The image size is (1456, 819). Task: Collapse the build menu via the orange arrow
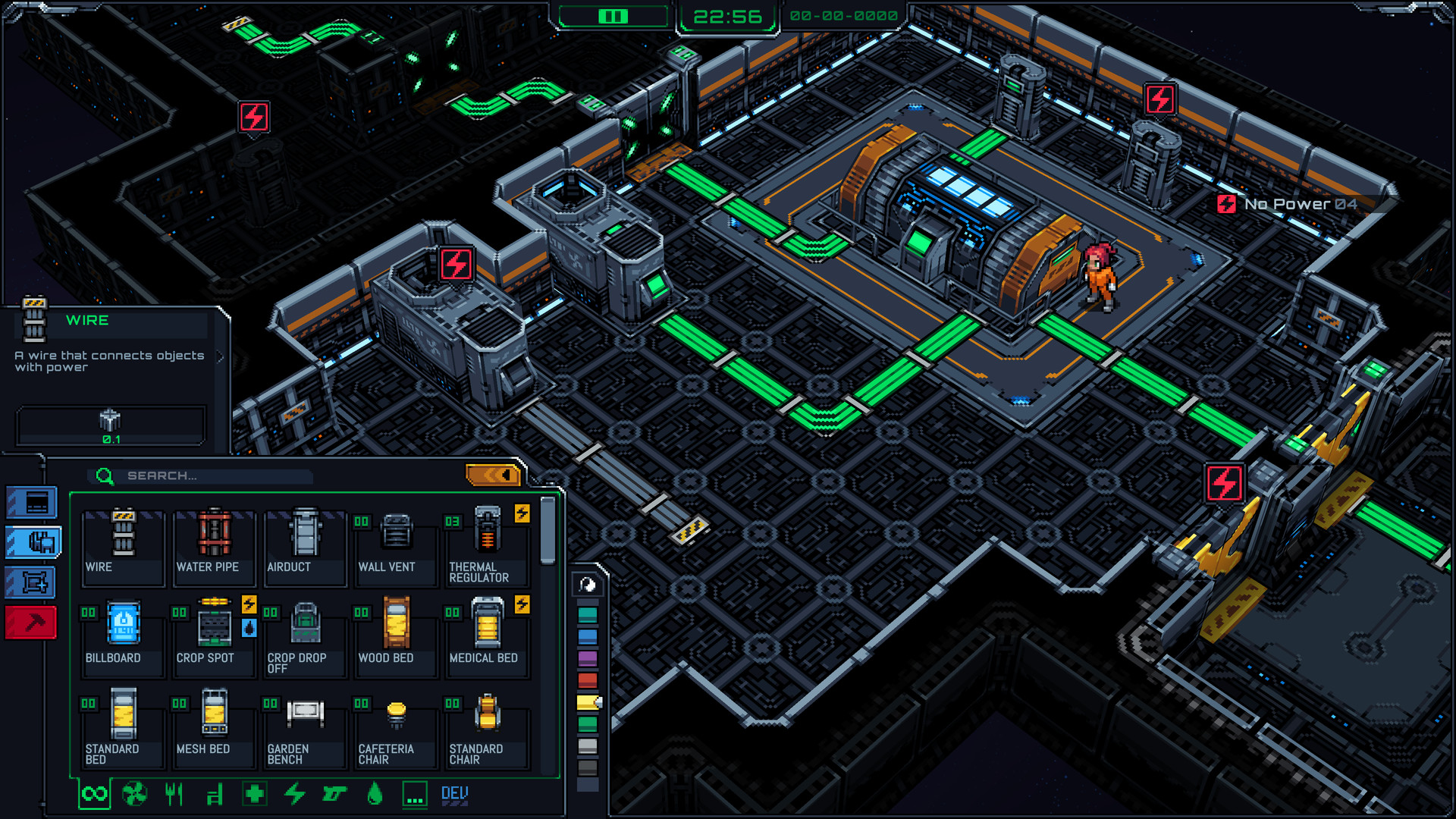pyautogui.click(x=494, y=474)
